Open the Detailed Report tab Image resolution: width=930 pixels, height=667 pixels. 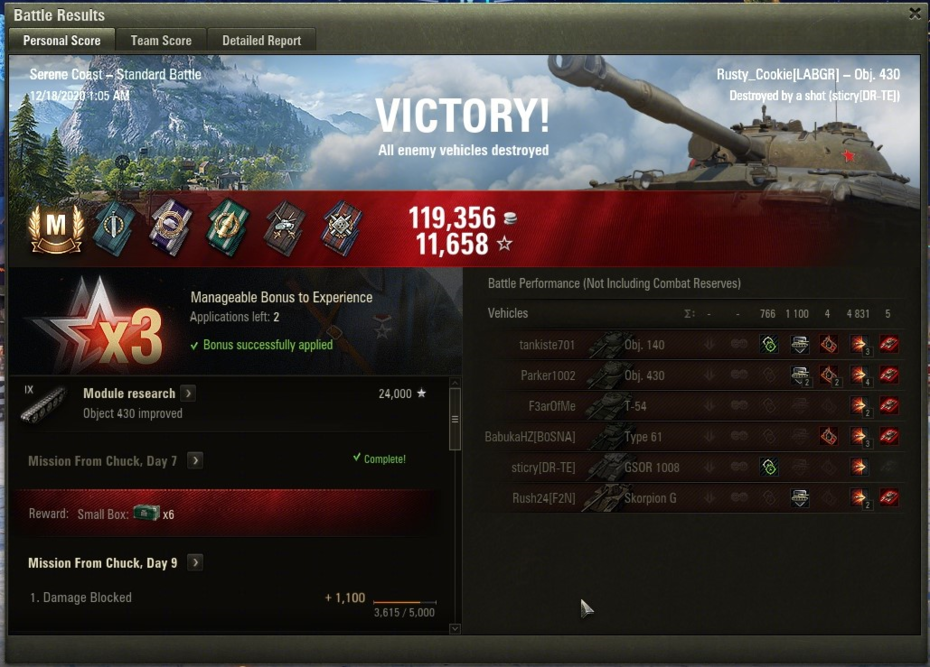[261, 40]
